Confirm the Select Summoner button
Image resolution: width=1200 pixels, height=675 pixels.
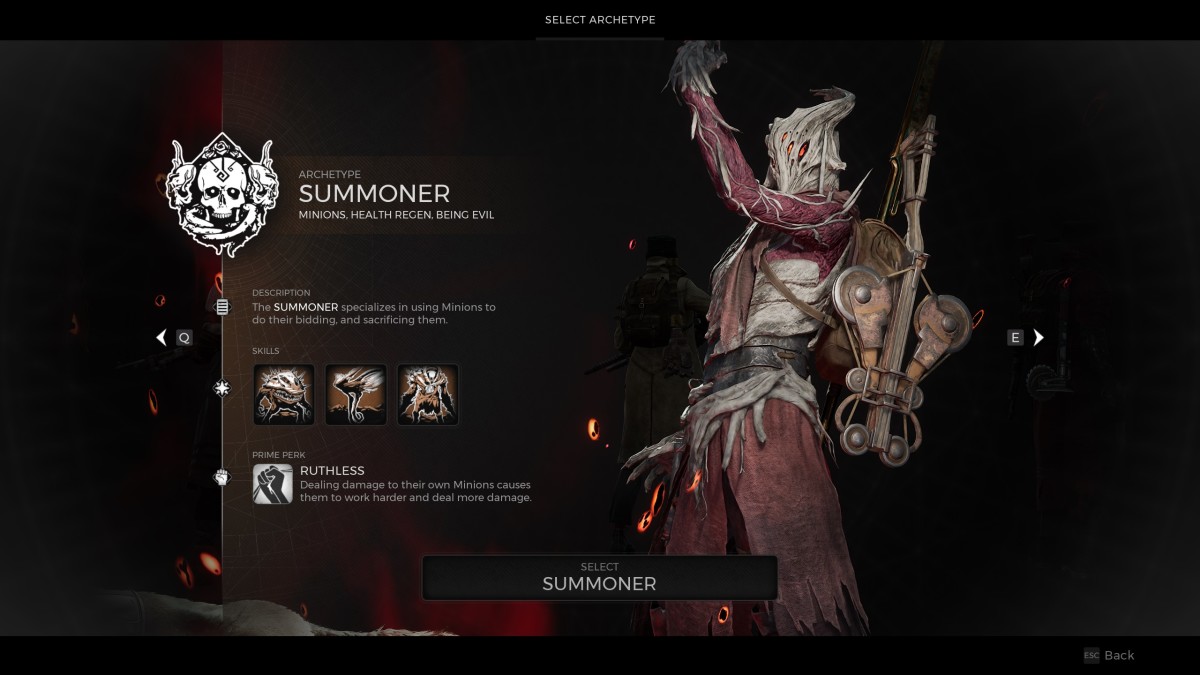point(599,577)
